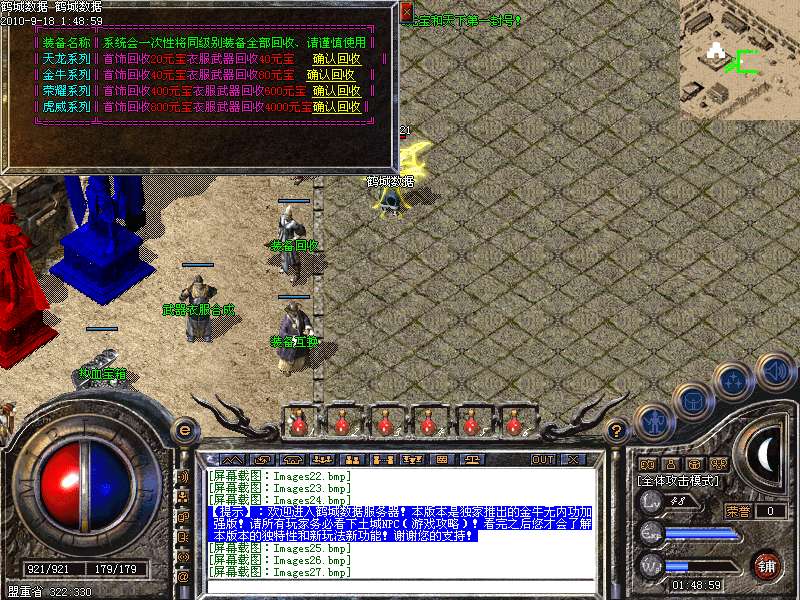800x600 pixels.
Task: Click the chat text input line
Action: pyautogui.click(x=400, y=586)
